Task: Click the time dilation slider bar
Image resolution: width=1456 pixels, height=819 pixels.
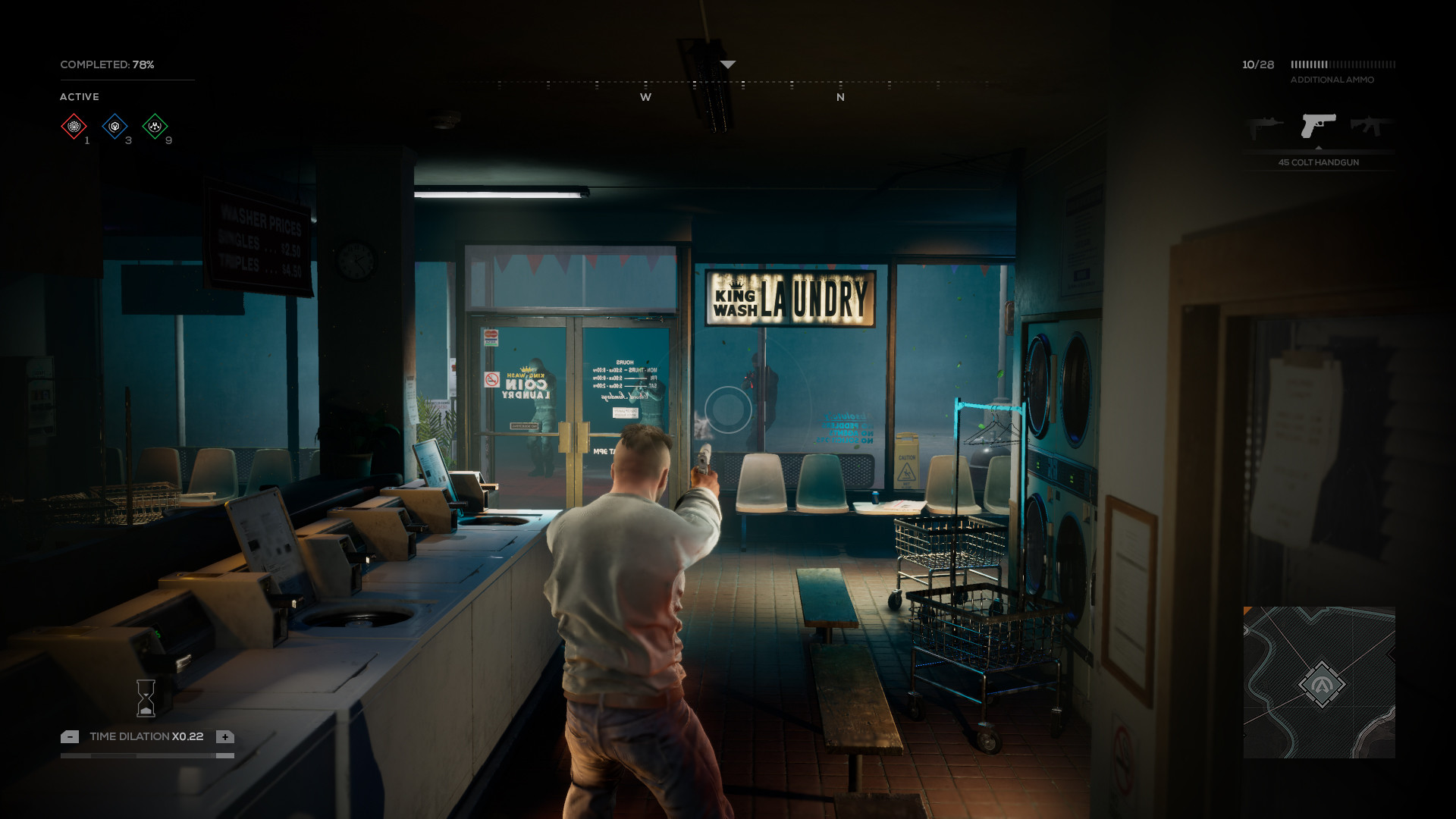Action: point(146,756)
